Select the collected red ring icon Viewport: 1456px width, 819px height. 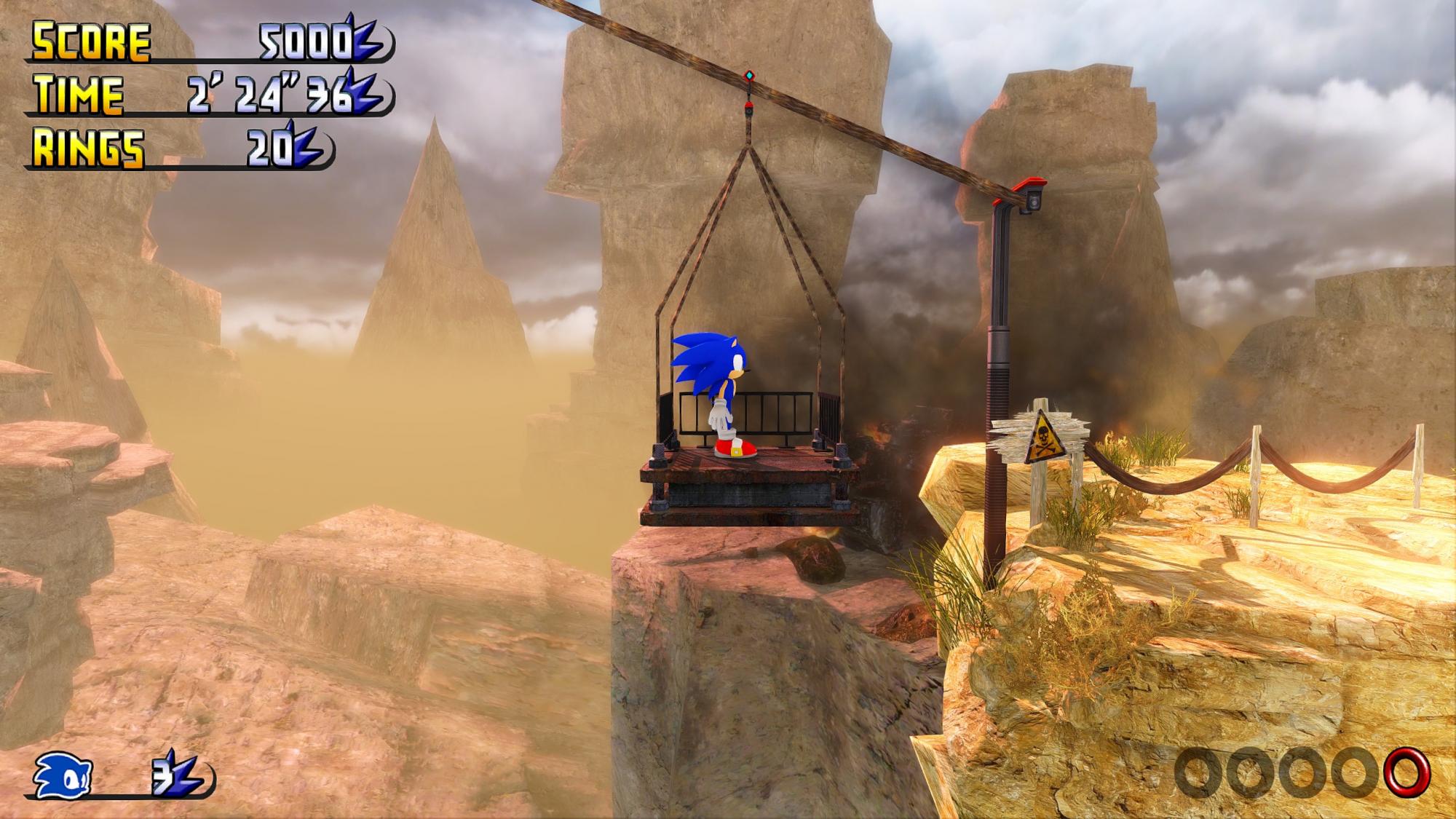[1406, 772]
